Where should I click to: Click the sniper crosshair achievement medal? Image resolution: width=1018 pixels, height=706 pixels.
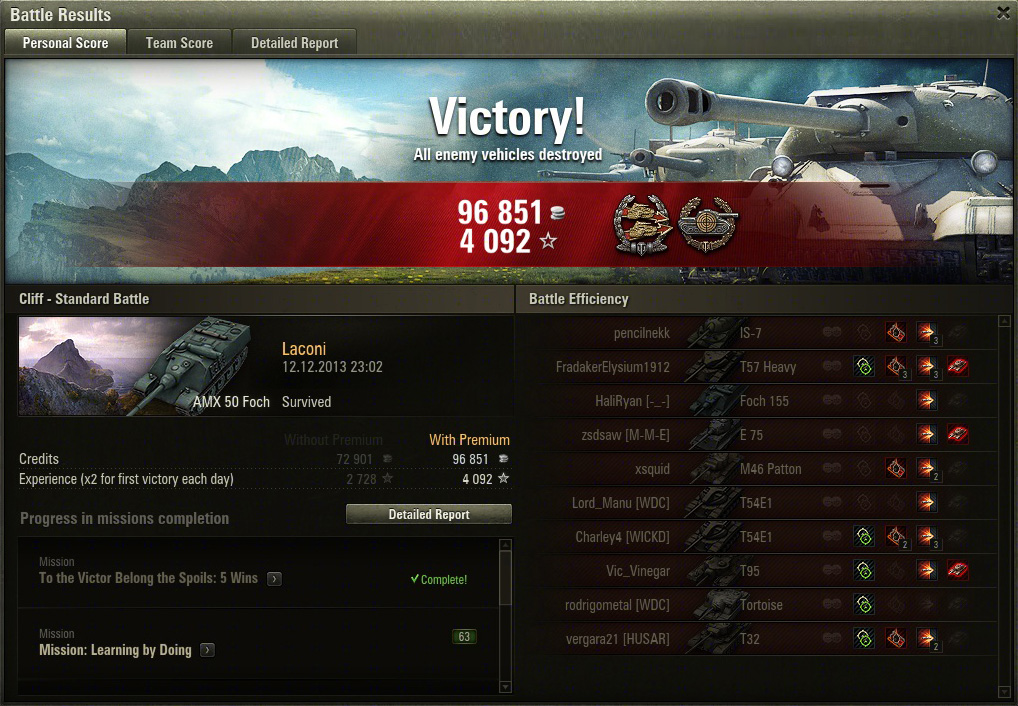pos(707,223)
